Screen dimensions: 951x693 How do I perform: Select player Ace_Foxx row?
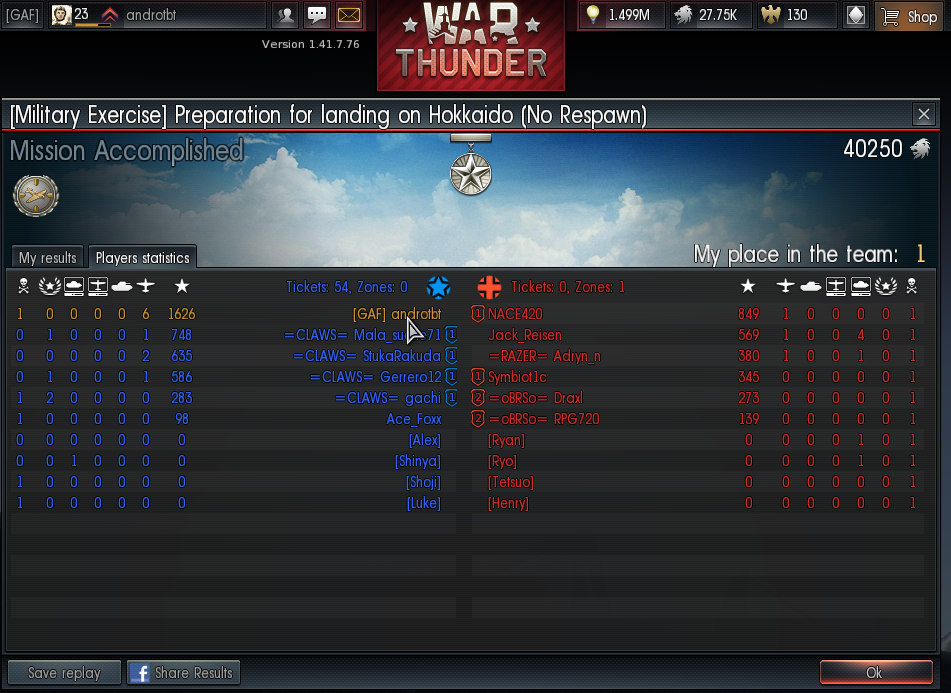(413, 419)
